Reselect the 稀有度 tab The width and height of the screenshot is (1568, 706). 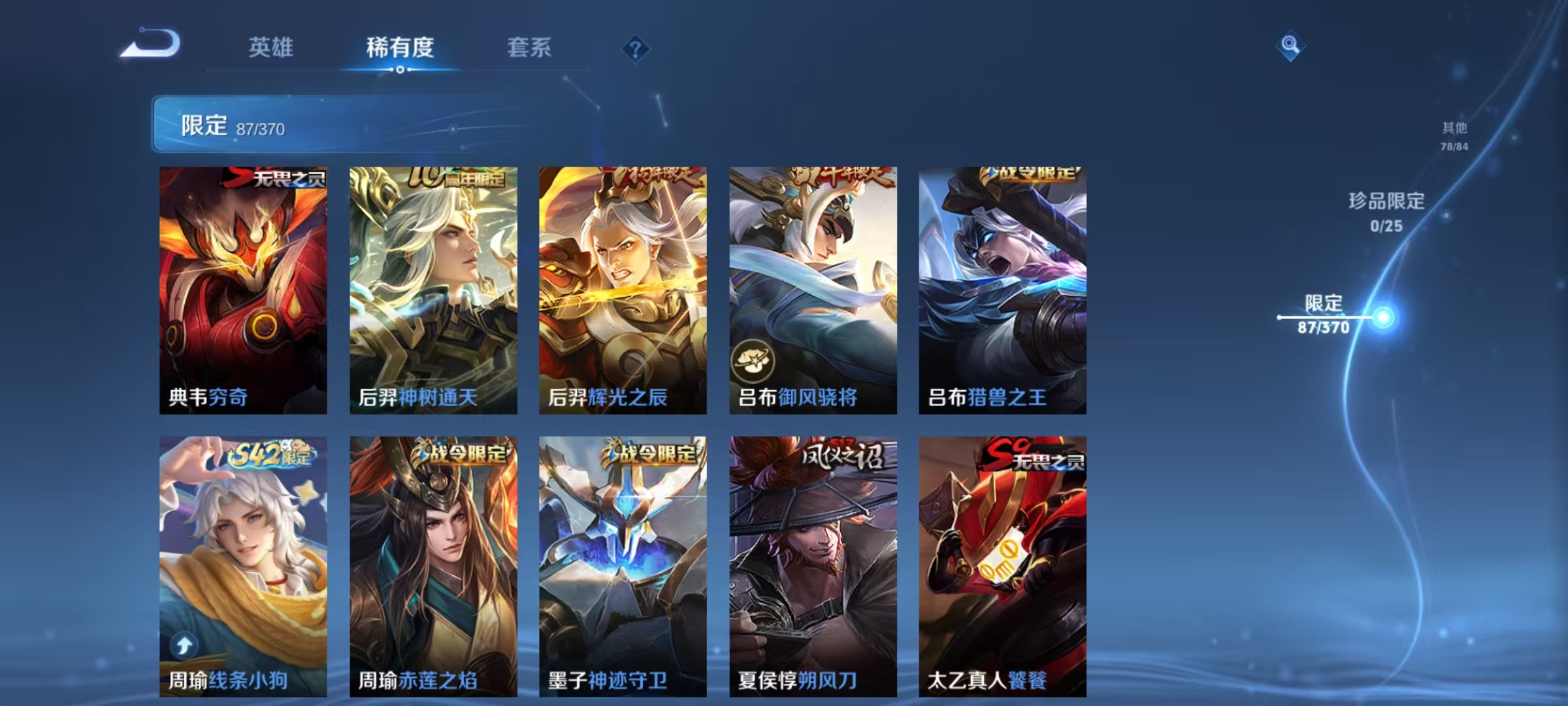[400, 48]
